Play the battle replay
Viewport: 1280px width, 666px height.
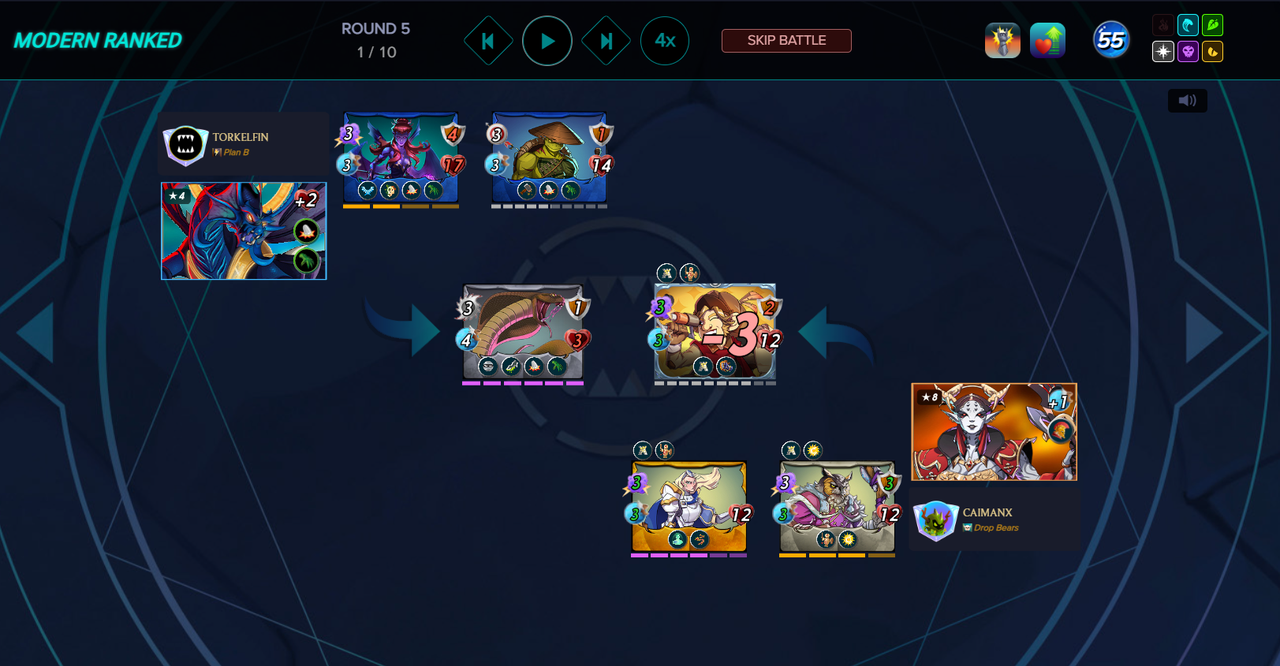(547, 41)
